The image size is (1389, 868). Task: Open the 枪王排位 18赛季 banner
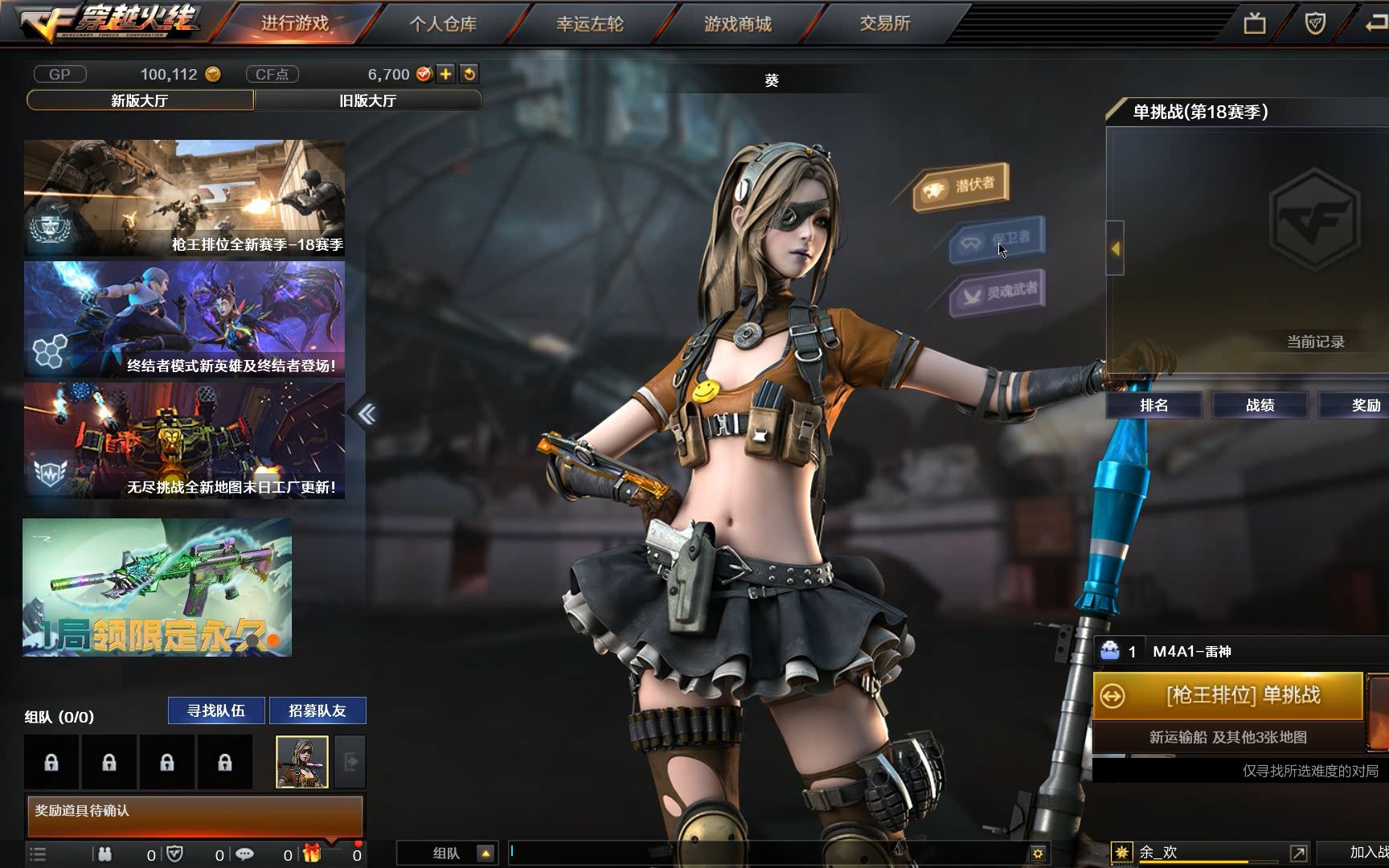184,198
